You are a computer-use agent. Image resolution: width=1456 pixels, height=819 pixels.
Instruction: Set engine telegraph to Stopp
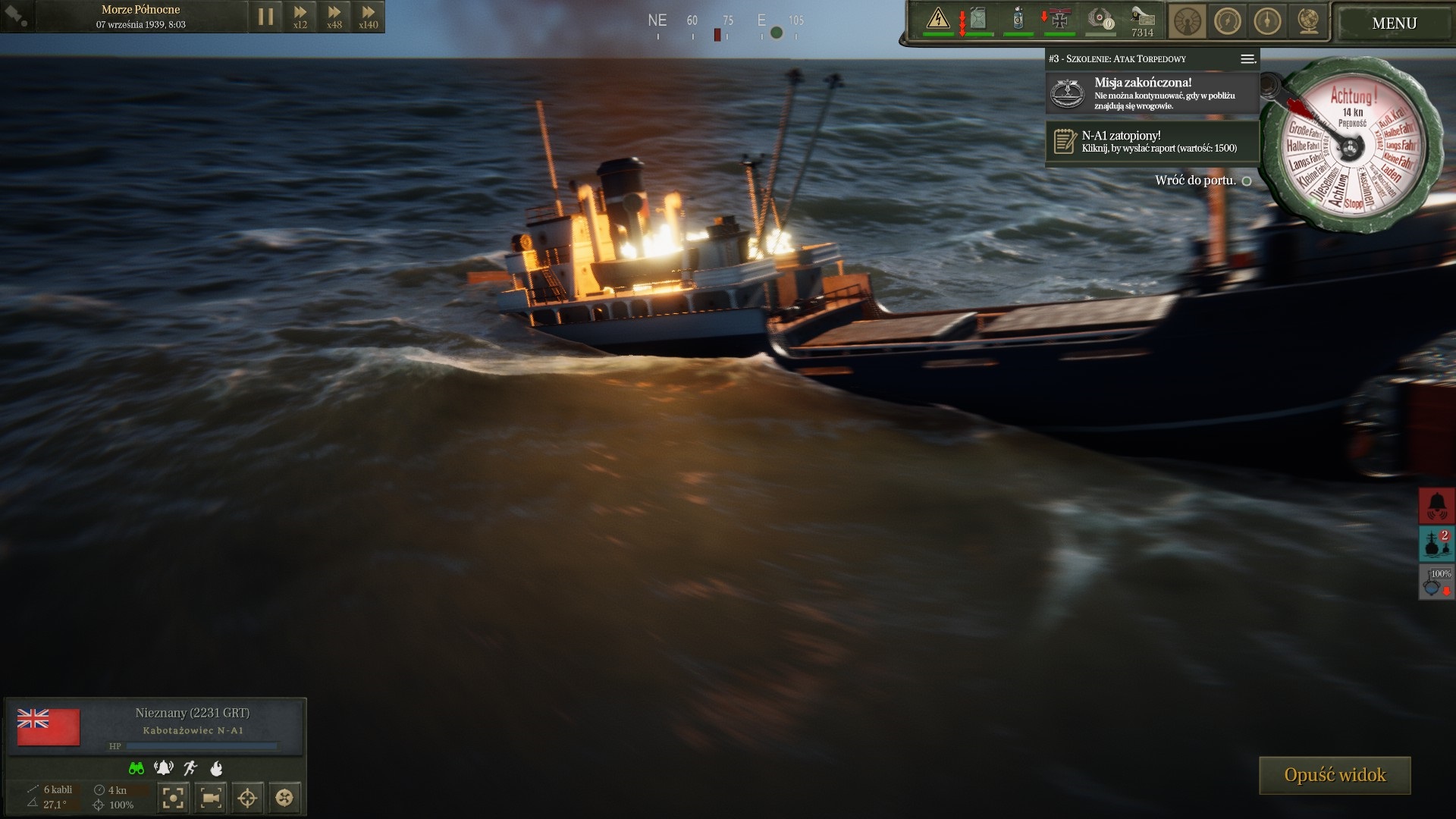[1353, 203]
